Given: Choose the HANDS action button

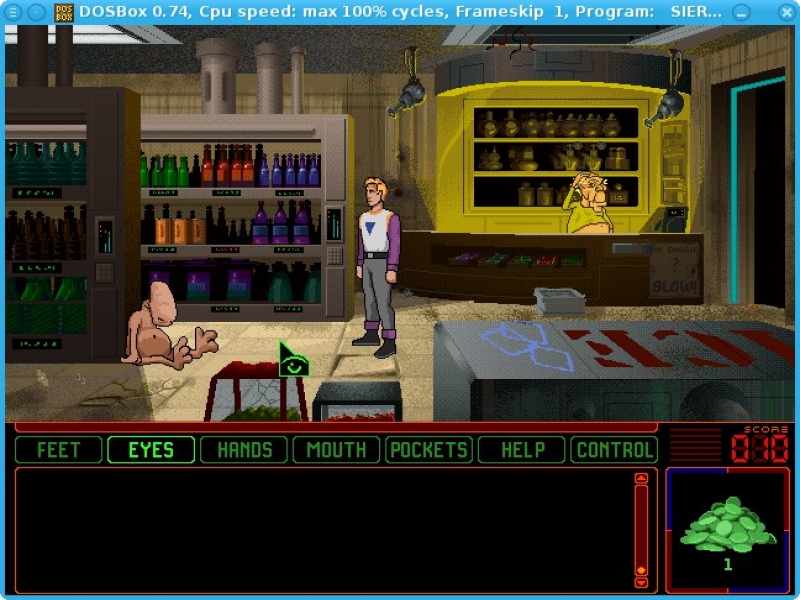Looking at the screenshot, I should tap(244, 450).
